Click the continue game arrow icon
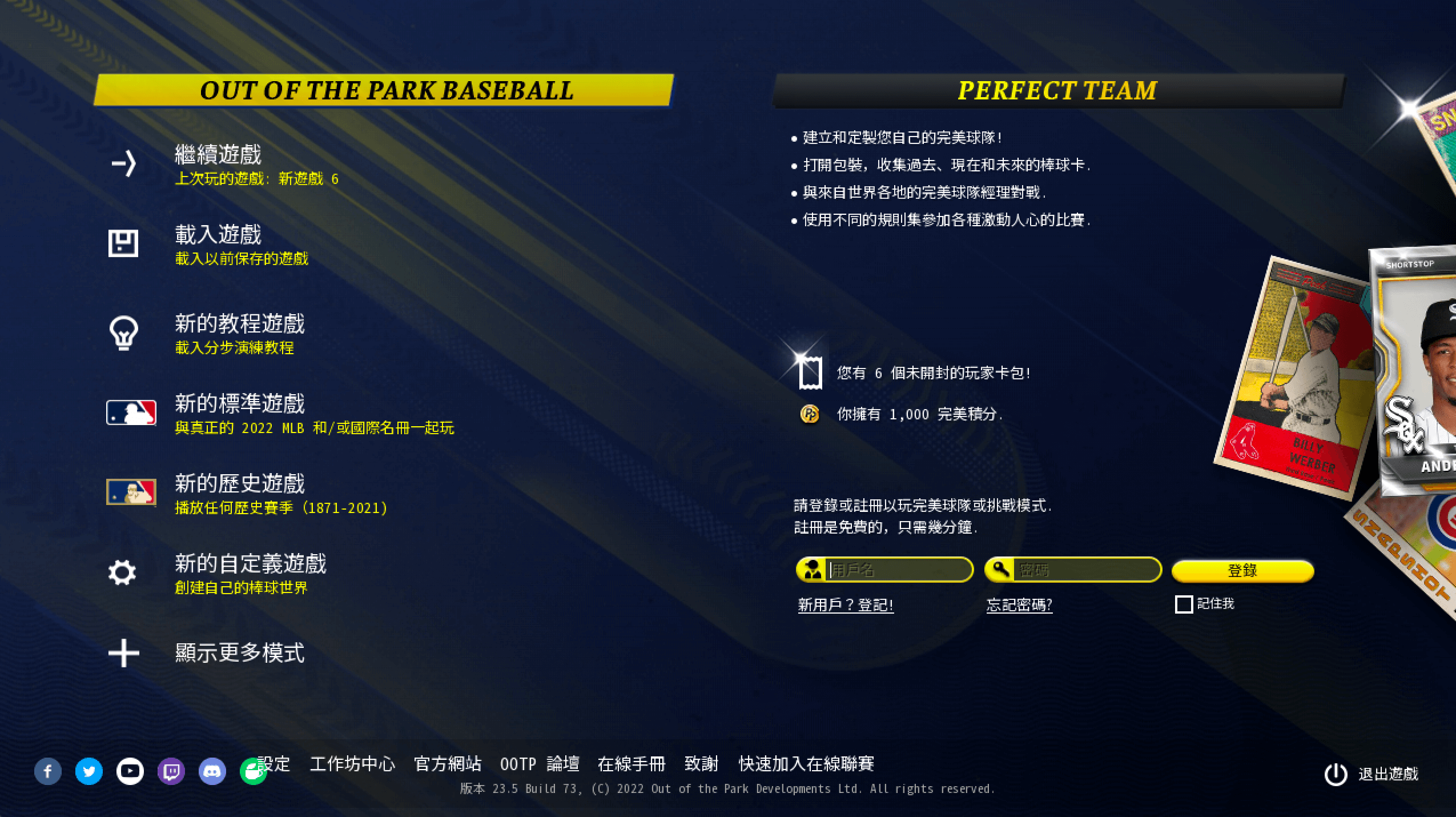This screenshot has width=1456, height=817. (123, 164)
